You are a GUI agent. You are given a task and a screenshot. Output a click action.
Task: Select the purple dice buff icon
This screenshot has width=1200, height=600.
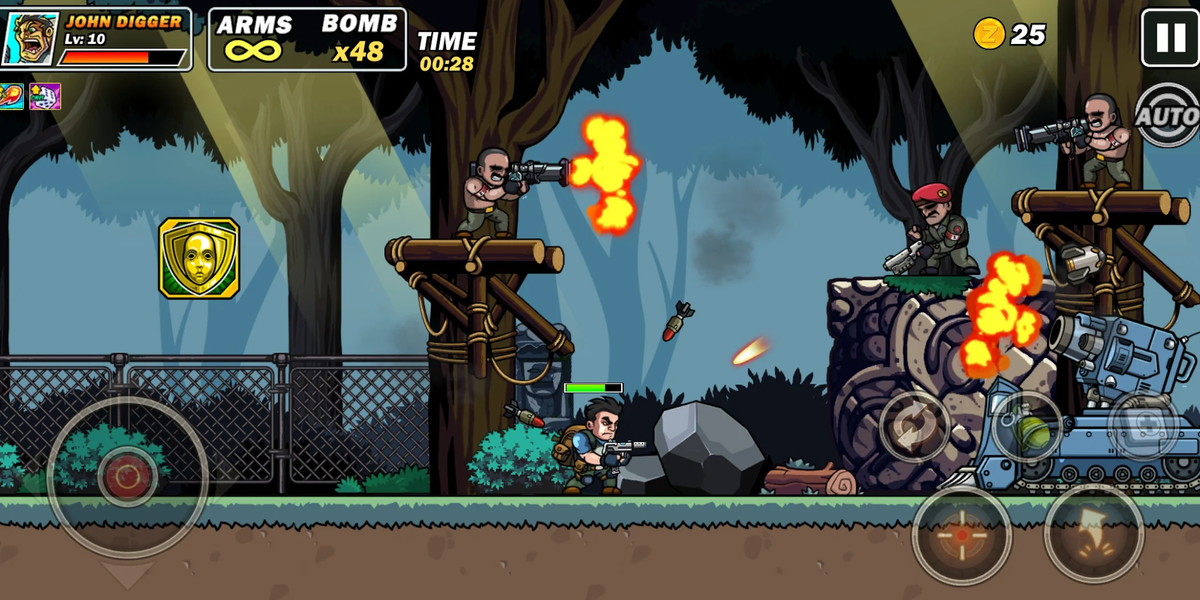point(44,97)
